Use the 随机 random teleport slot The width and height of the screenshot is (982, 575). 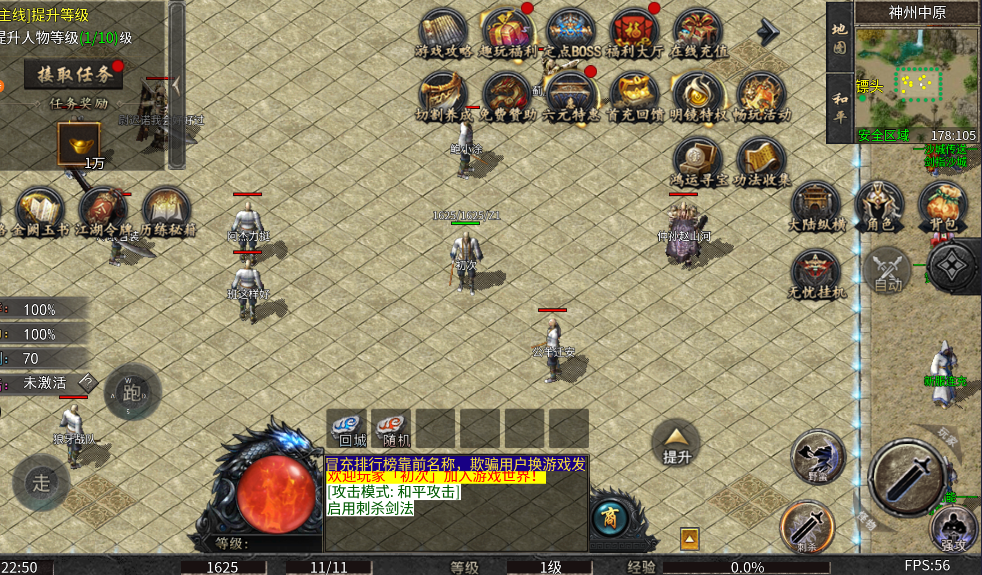coord(391,428)
